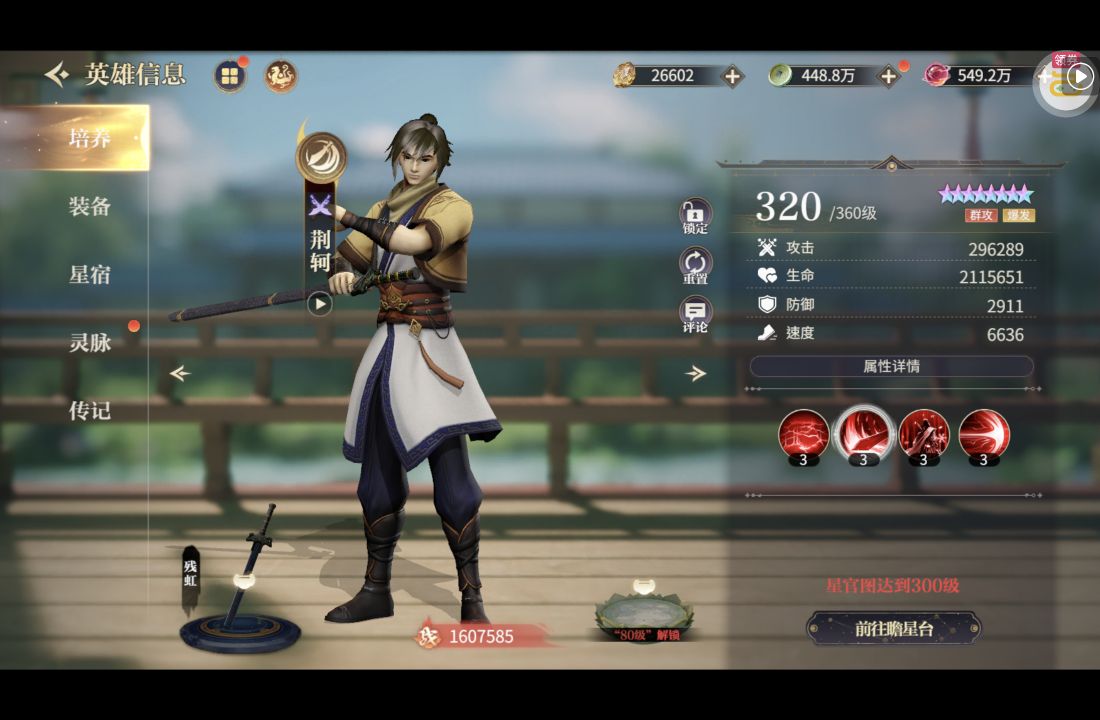1100x720 pixels.
Task: Click the round dragon emblem icon
Action: pyautogui.click(x=281, y=76)
